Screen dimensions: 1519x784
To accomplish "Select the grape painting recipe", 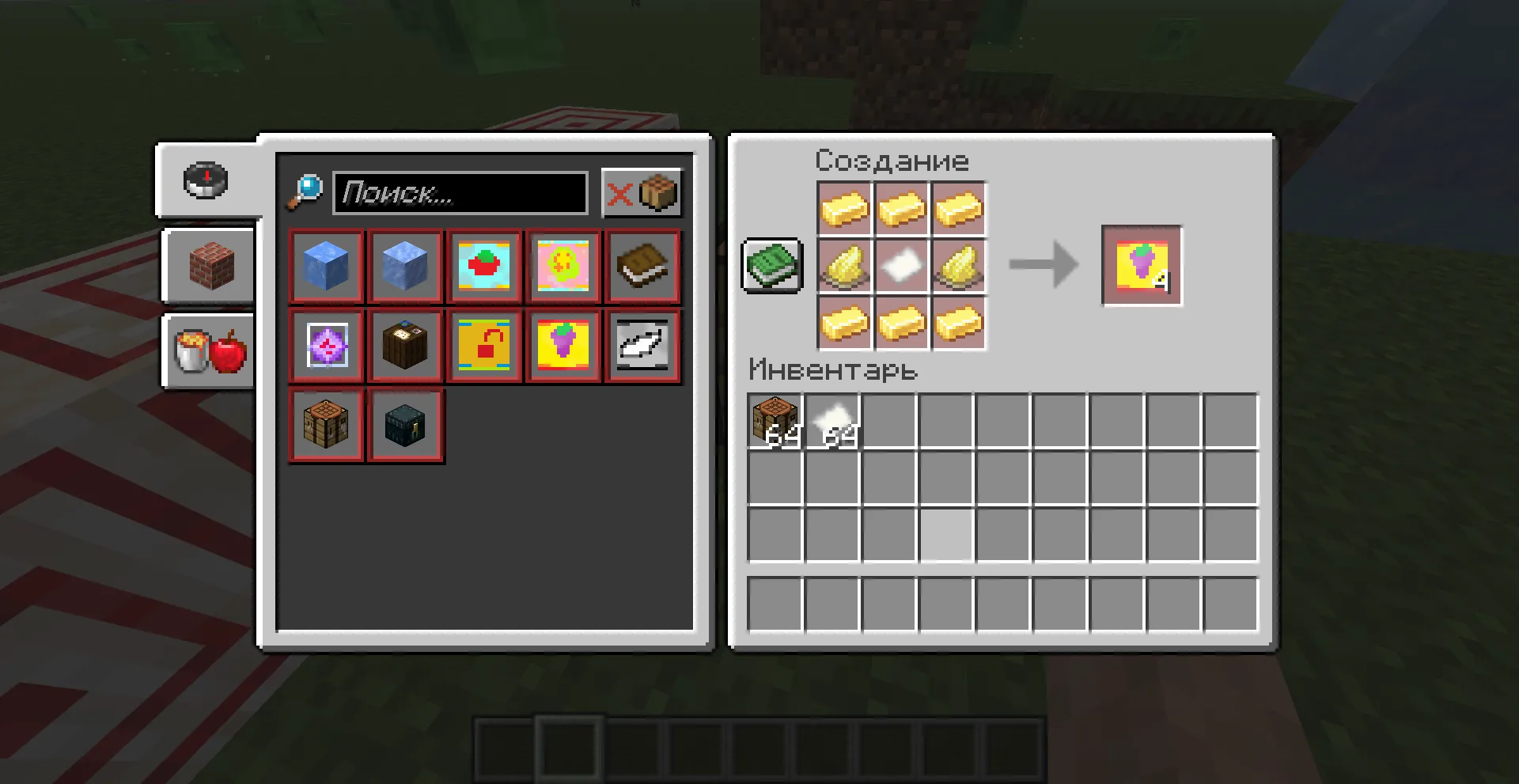I will (x=563, y=345).
